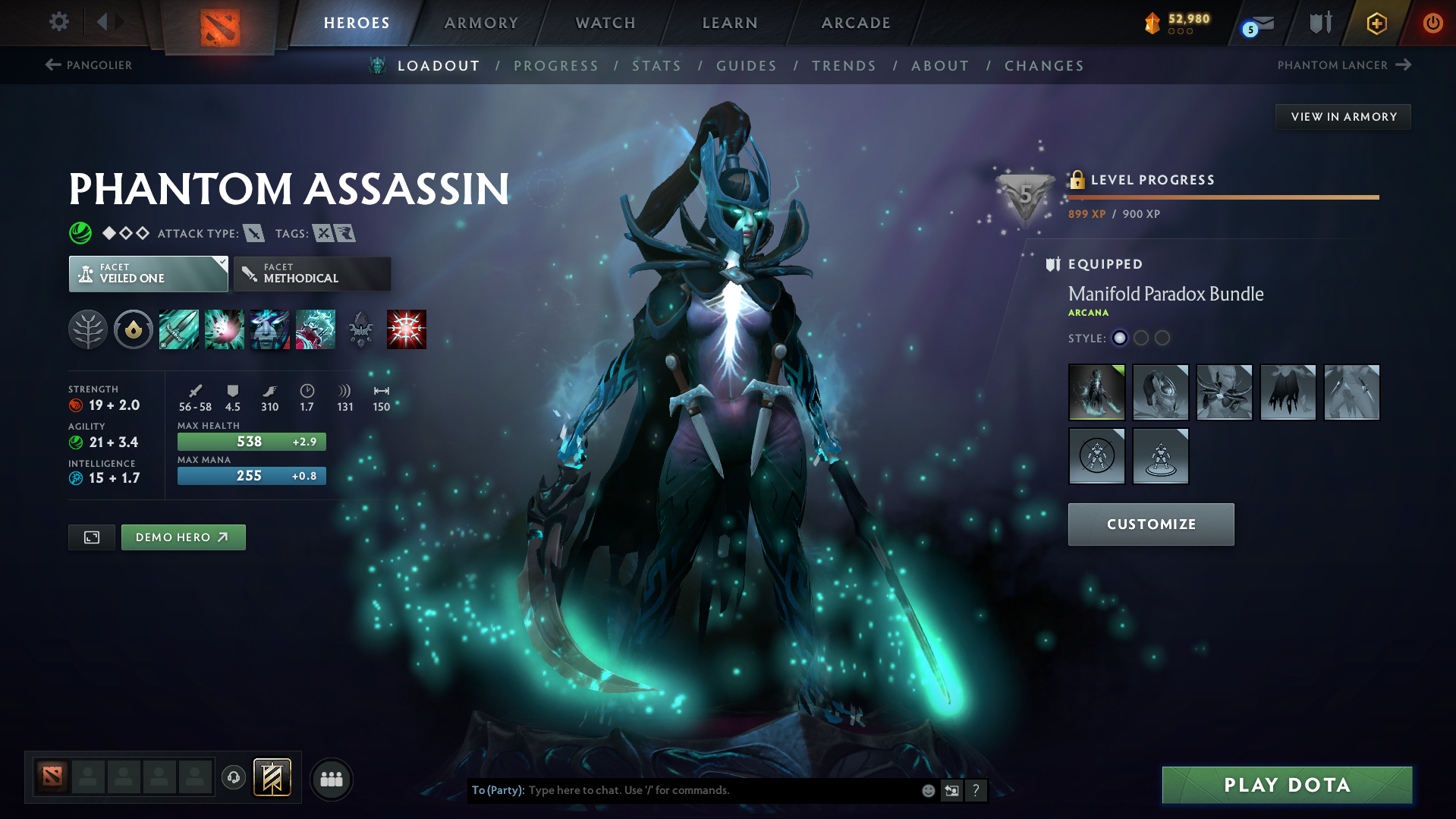View the Coup de Grace ultimate icon
1456x819 pixels.
coord(407,329)
